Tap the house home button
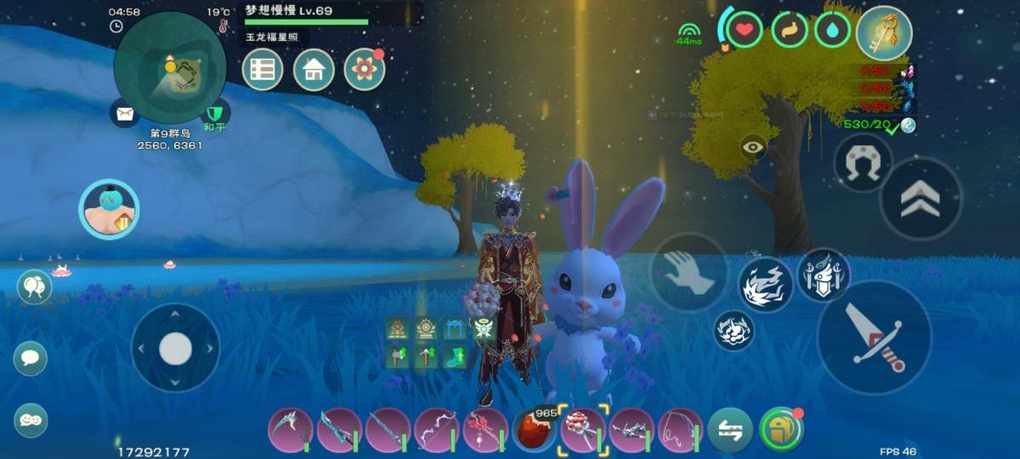The width and height of the screenshot is (1020, 459). [314, 69]
